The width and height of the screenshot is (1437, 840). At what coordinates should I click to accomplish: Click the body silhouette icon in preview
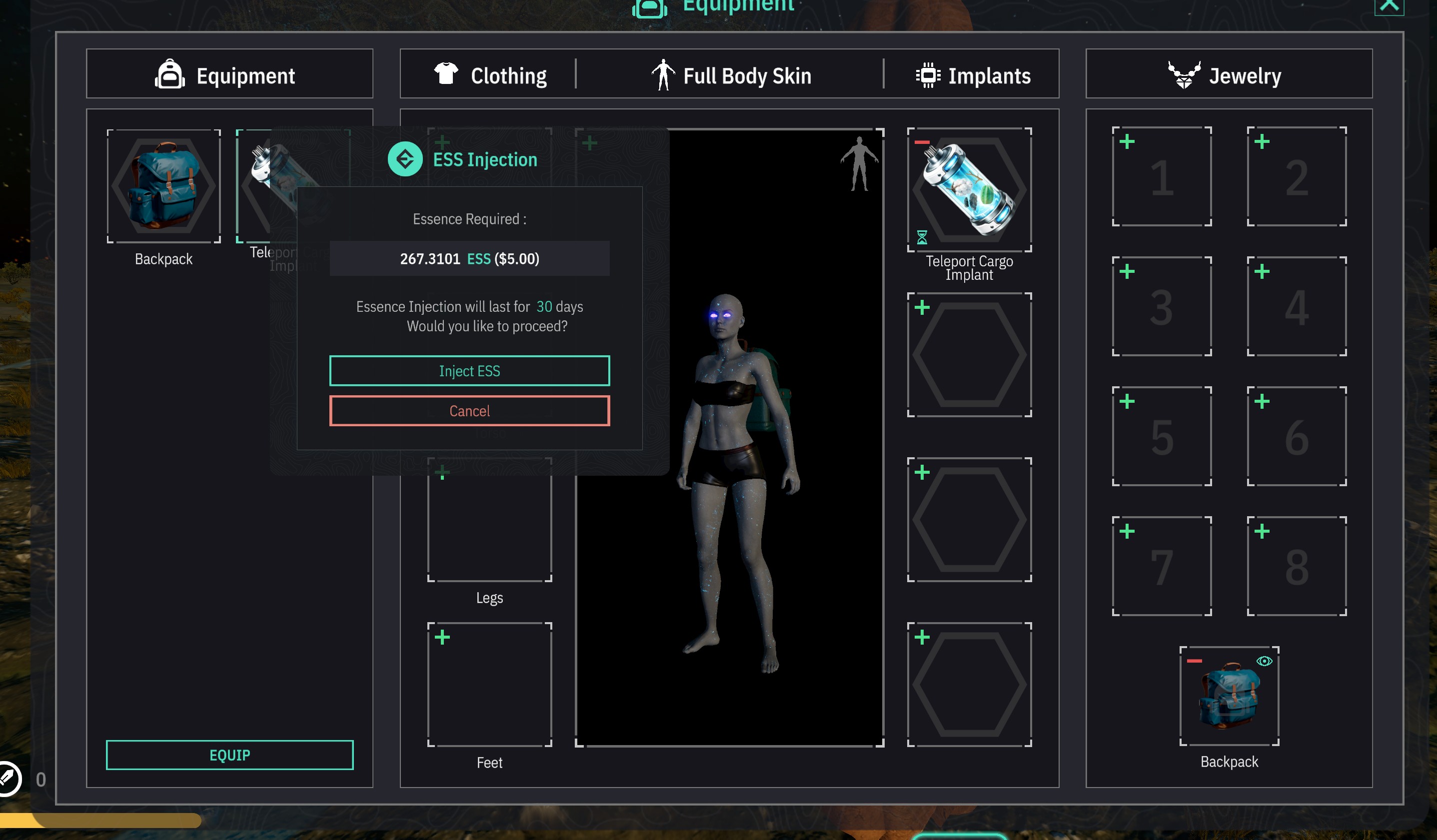[859, 164]
